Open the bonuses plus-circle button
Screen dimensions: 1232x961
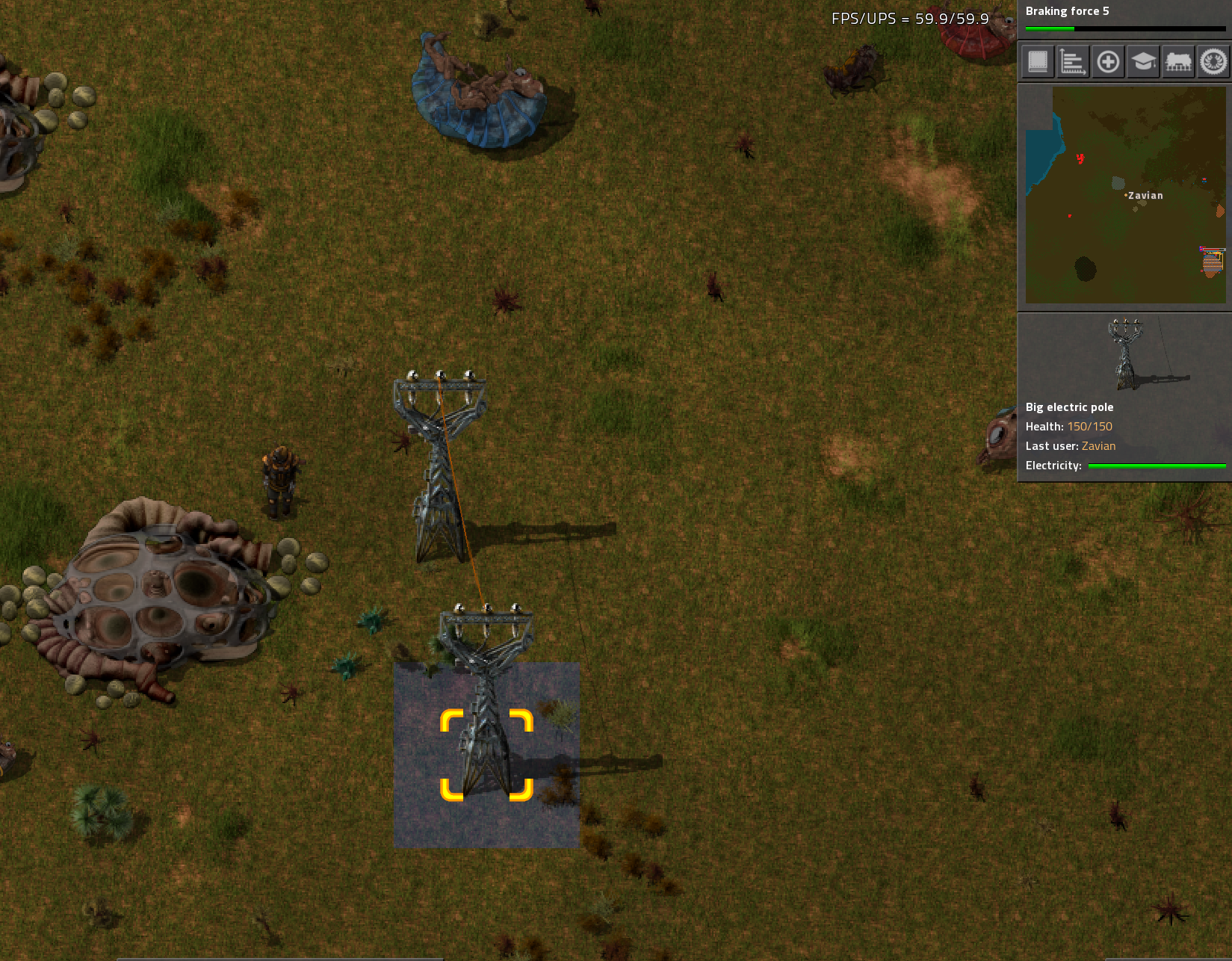point(1108,61)
